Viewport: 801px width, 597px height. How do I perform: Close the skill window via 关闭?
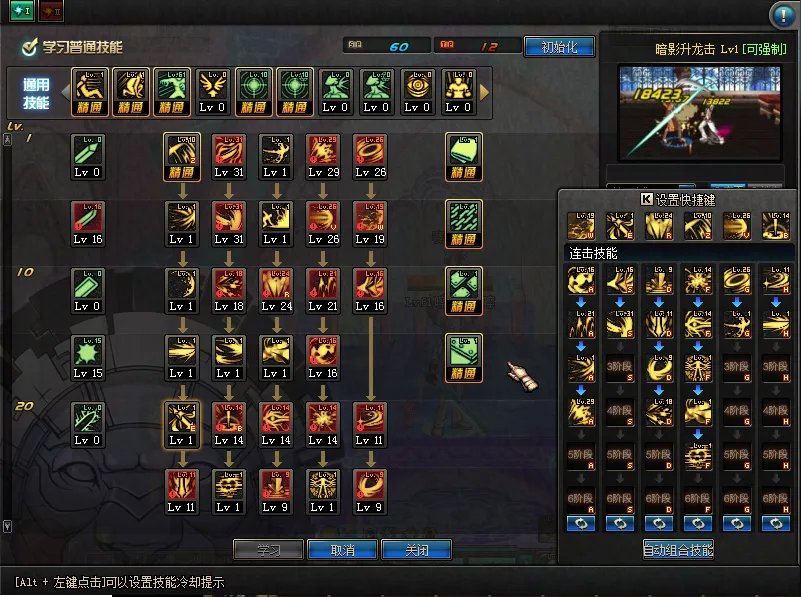pyautogui.click(x=416, y=550)
